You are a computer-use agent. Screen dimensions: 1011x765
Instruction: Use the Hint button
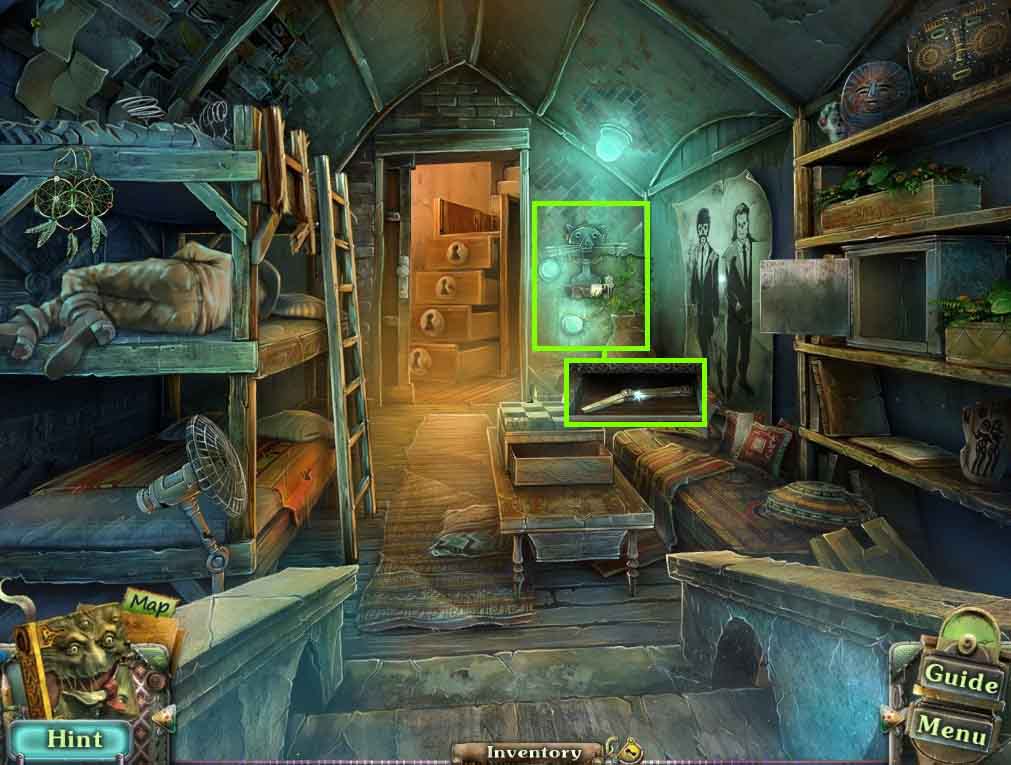pos(75,739)
